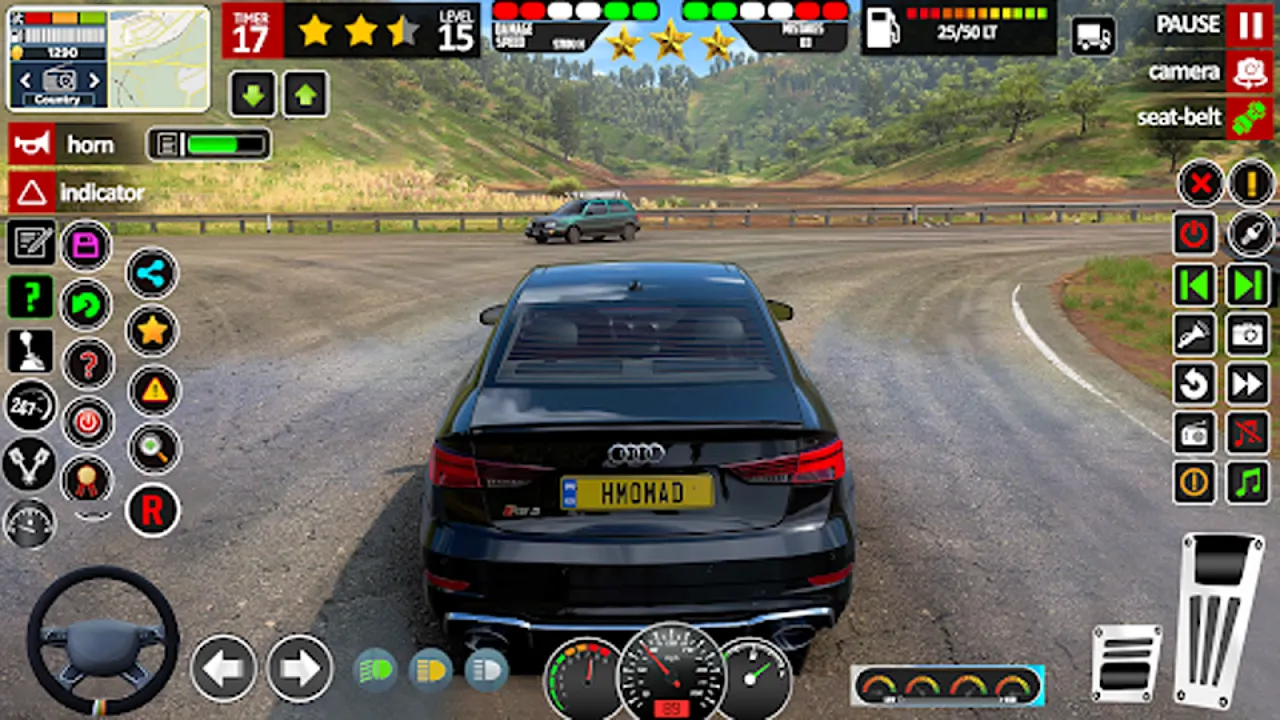Honk using the horn button

click(31, 145)
